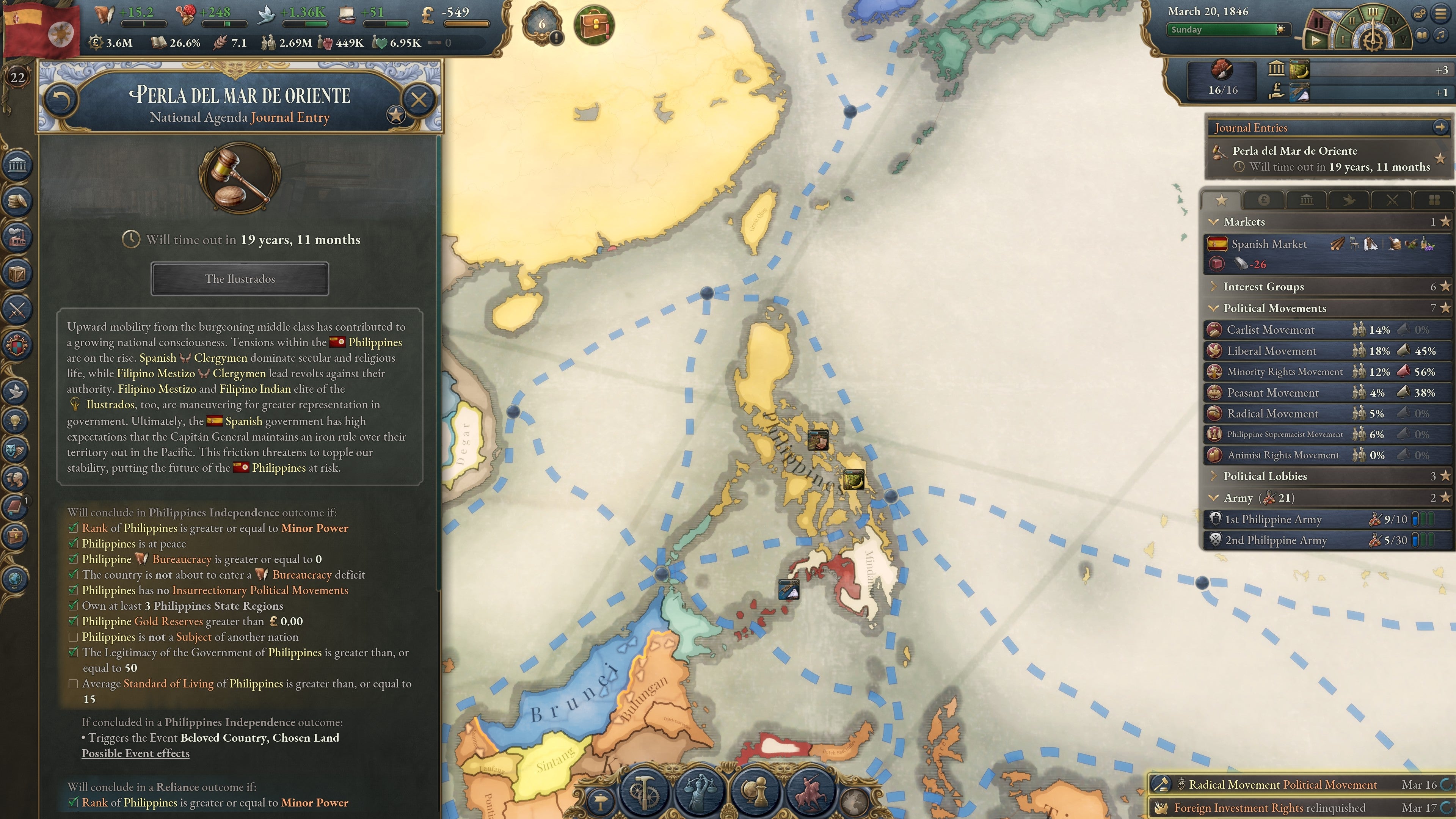
Task: Go back with the return arrow button
Action: (x=61, y=100)
